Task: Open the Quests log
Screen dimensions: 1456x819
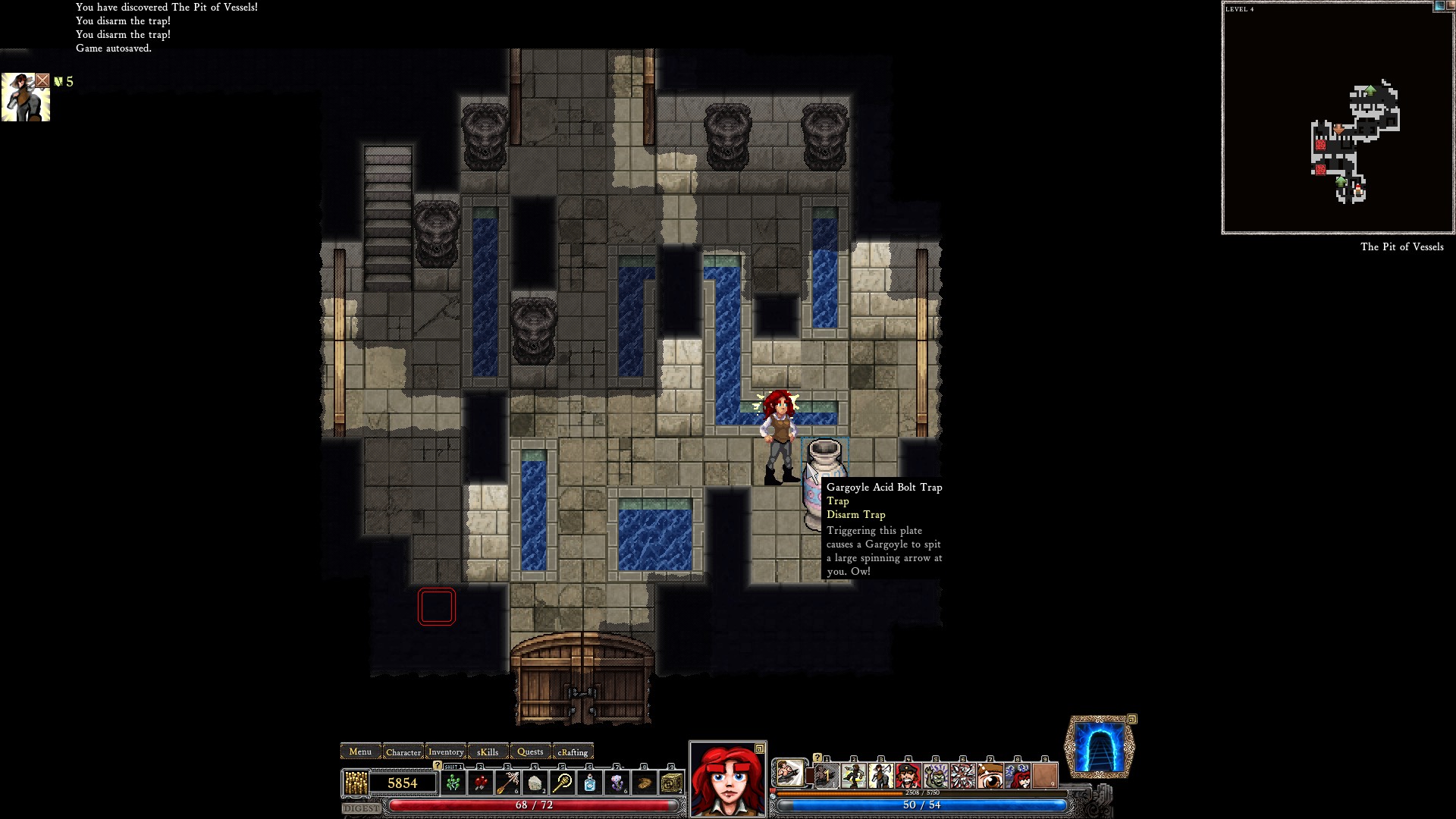Action: coord(530,752)
